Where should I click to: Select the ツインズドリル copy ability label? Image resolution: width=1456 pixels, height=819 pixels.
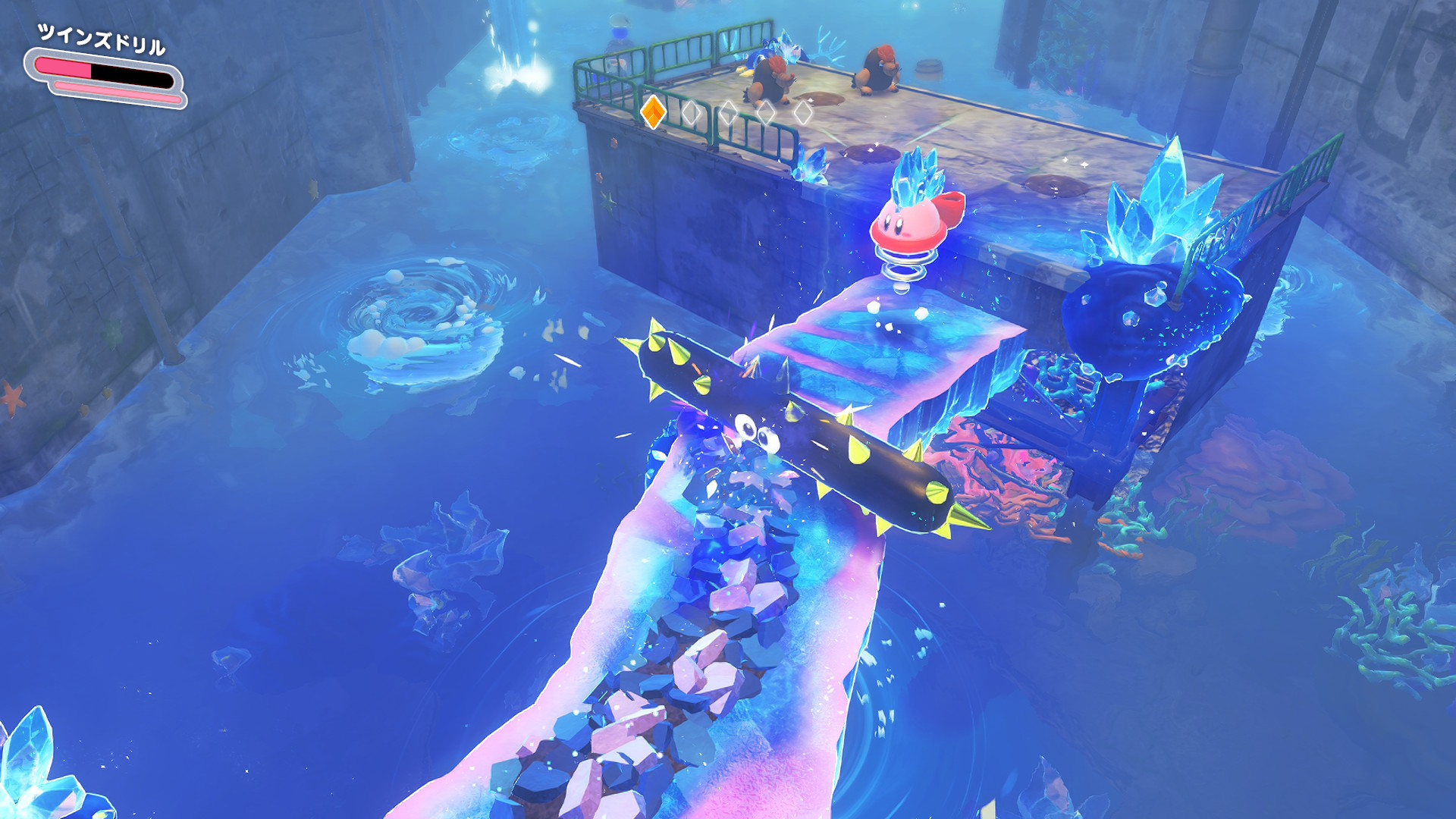click(x=102, y=39)
